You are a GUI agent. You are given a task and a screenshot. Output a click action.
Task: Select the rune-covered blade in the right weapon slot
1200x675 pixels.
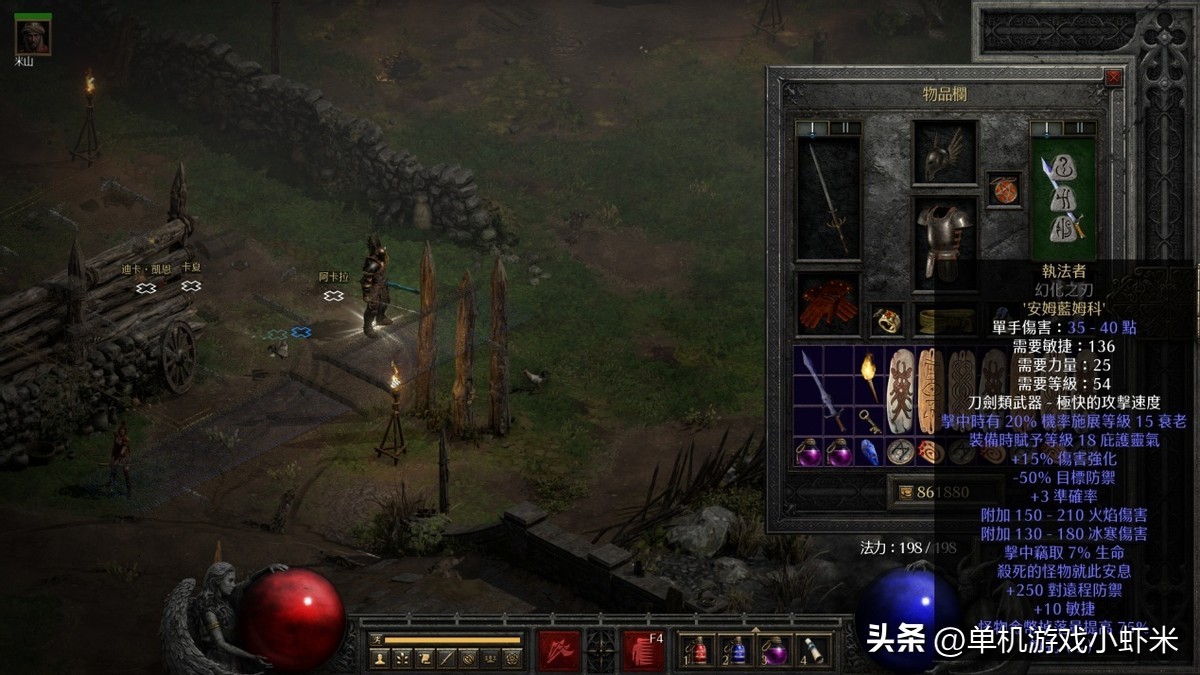click(x=1063, y=197)
